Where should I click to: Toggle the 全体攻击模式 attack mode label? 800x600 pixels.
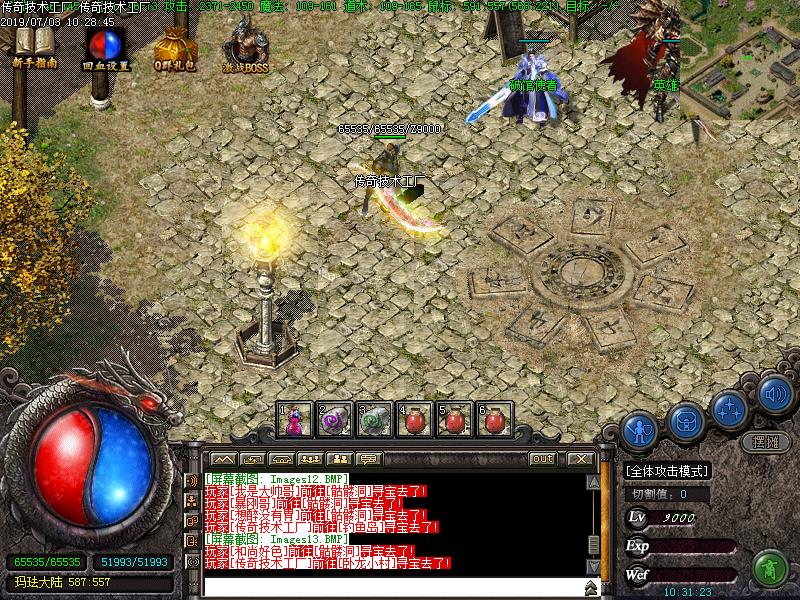pos(667,472)
